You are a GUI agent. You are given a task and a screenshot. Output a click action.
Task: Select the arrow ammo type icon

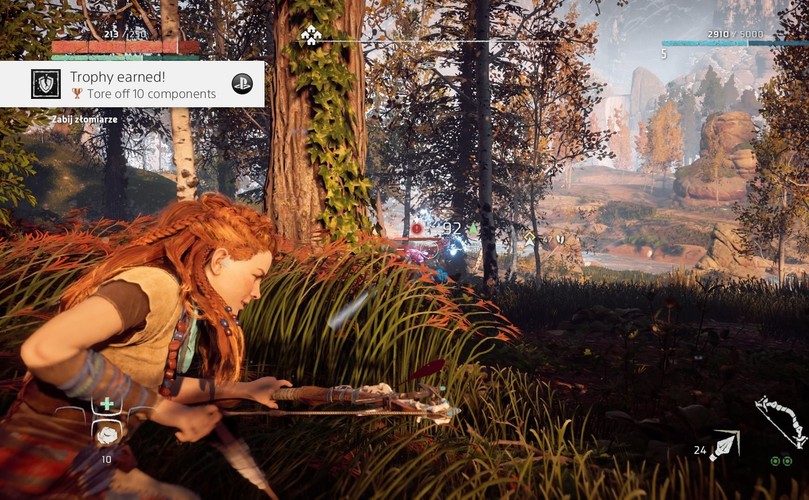(x=723, y=445)
